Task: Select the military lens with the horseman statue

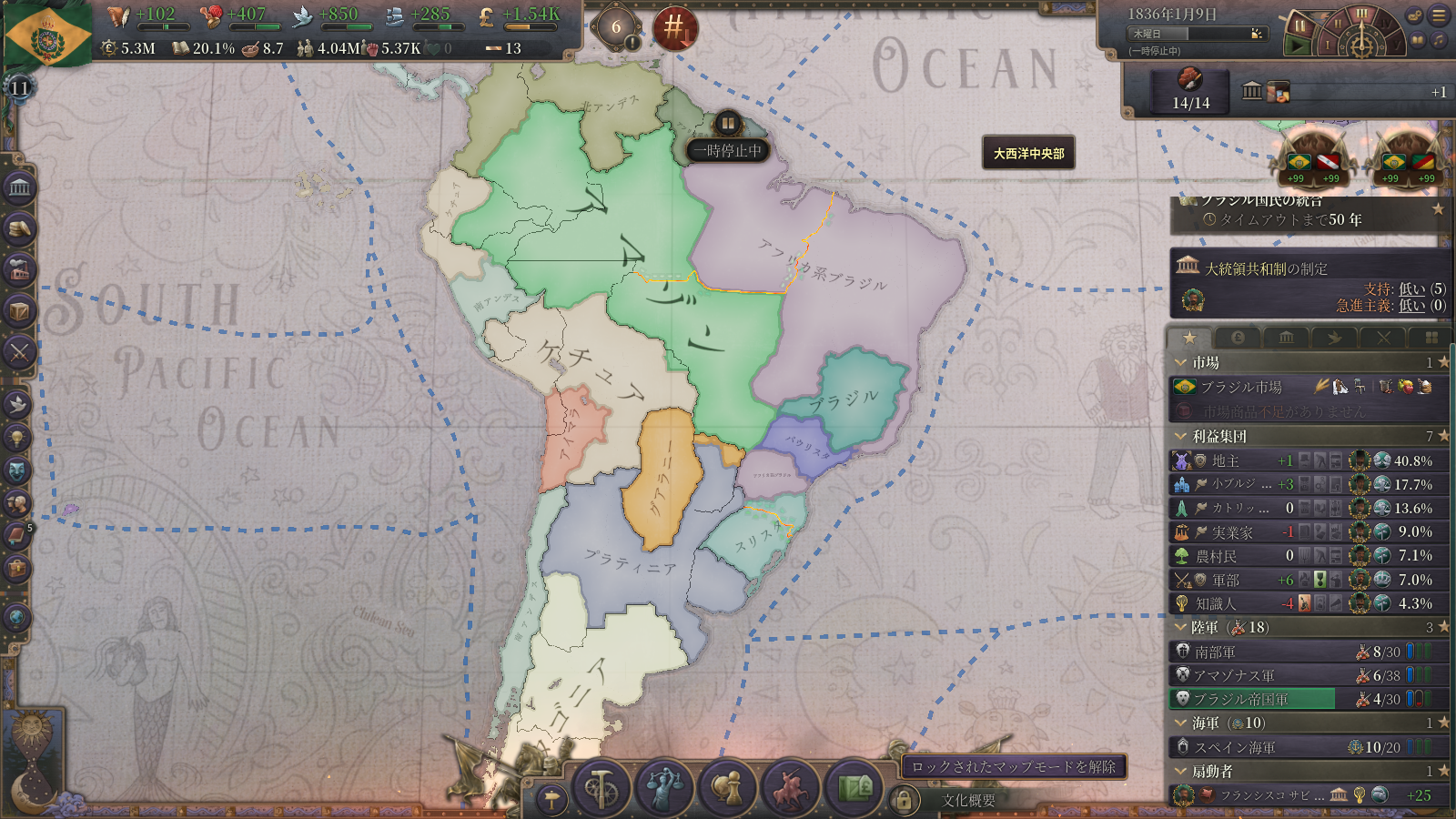Action: tap(790, 788)
